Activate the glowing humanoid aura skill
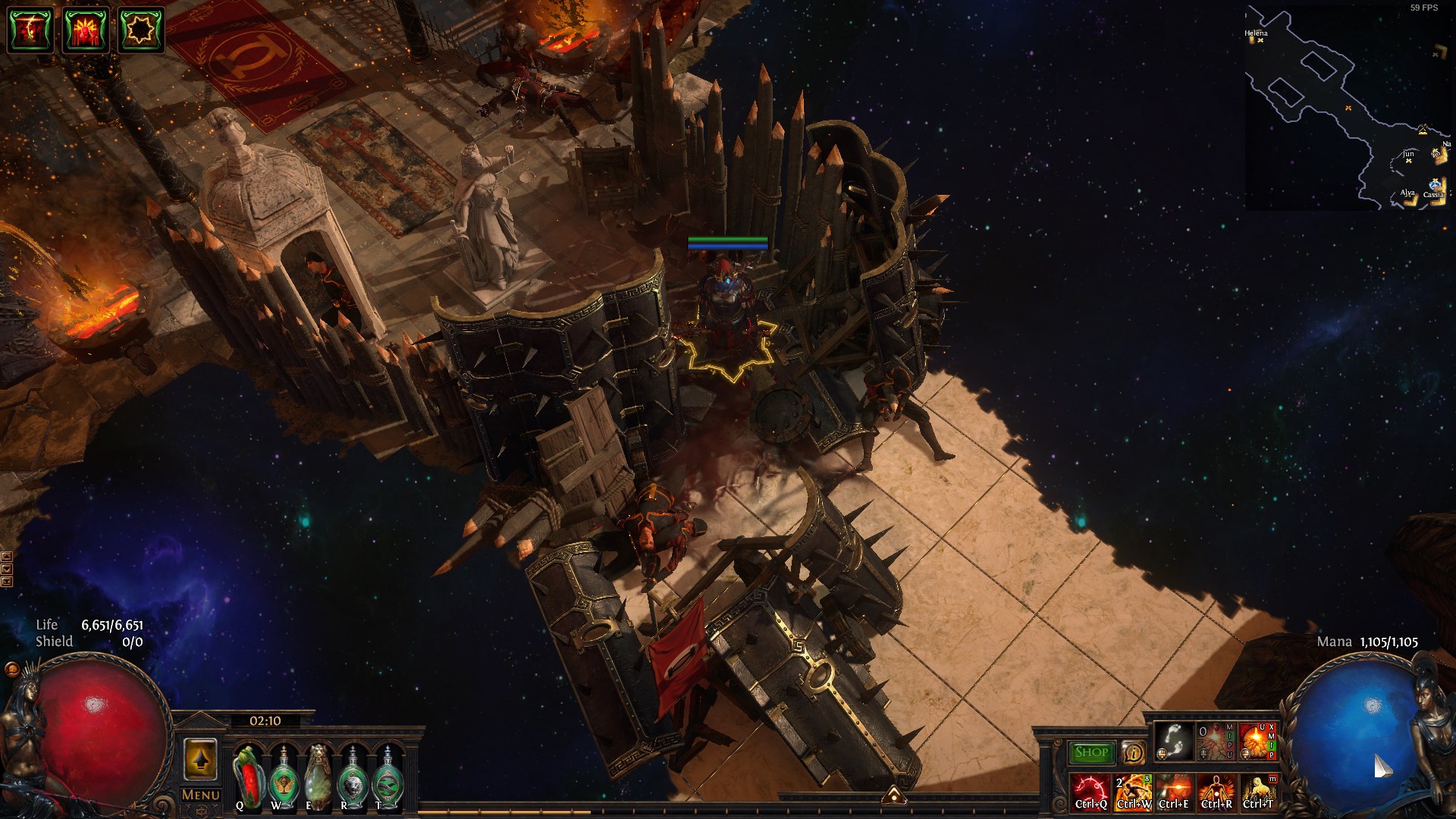This screenshot has width=1456, height=819. (x=1216, y=792)
